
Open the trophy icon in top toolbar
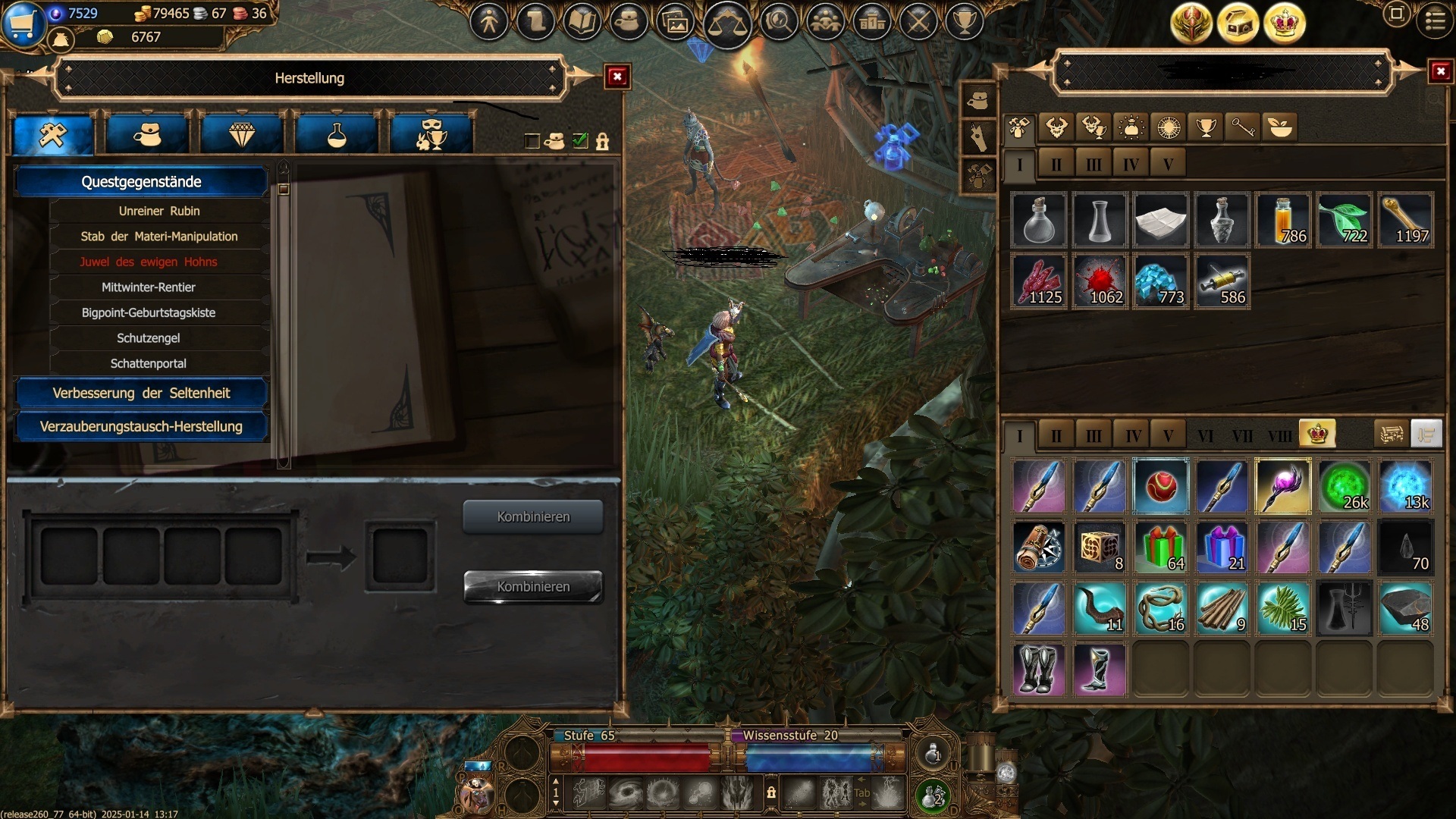[965, 21]
